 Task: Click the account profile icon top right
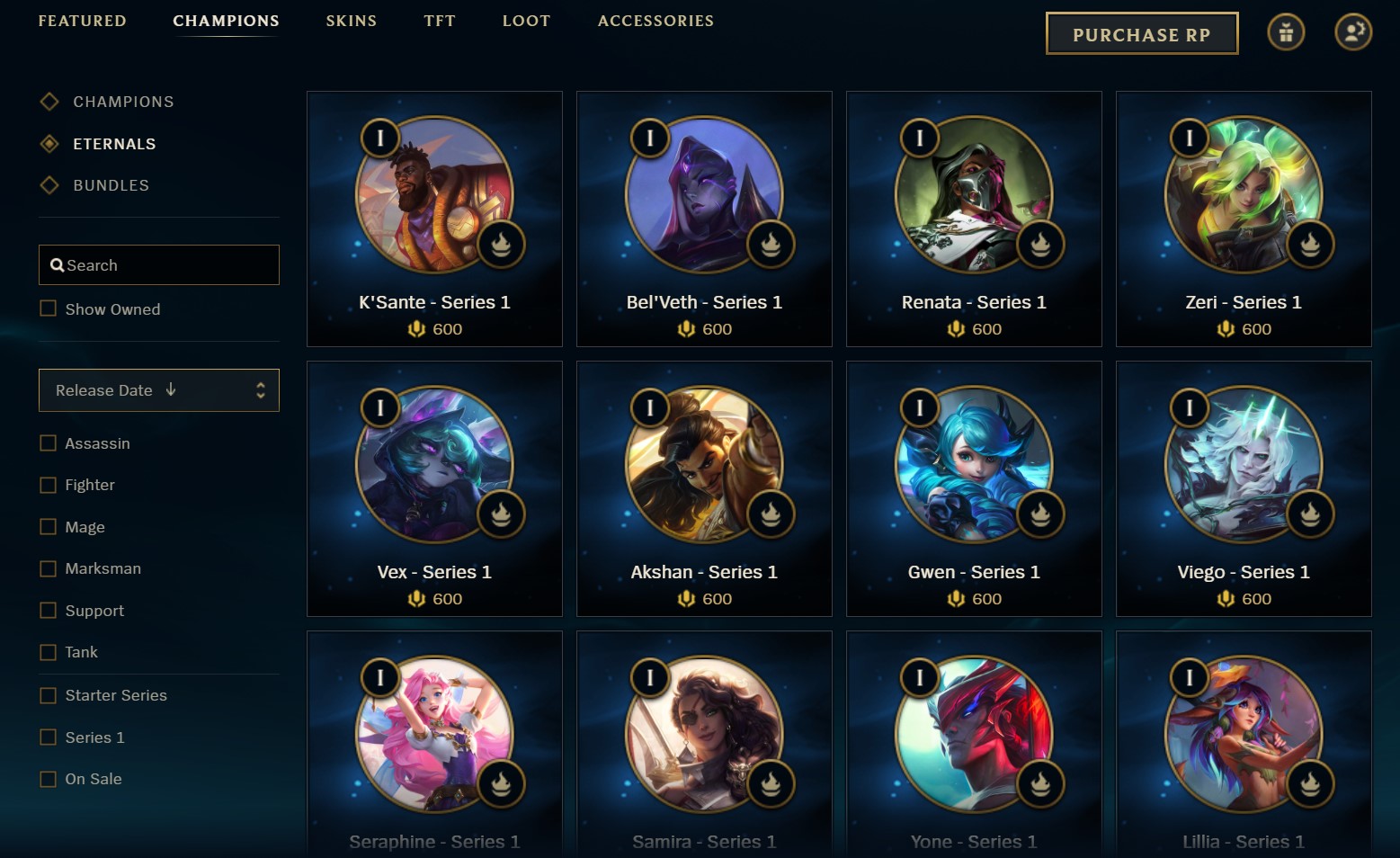(1353, 31)
